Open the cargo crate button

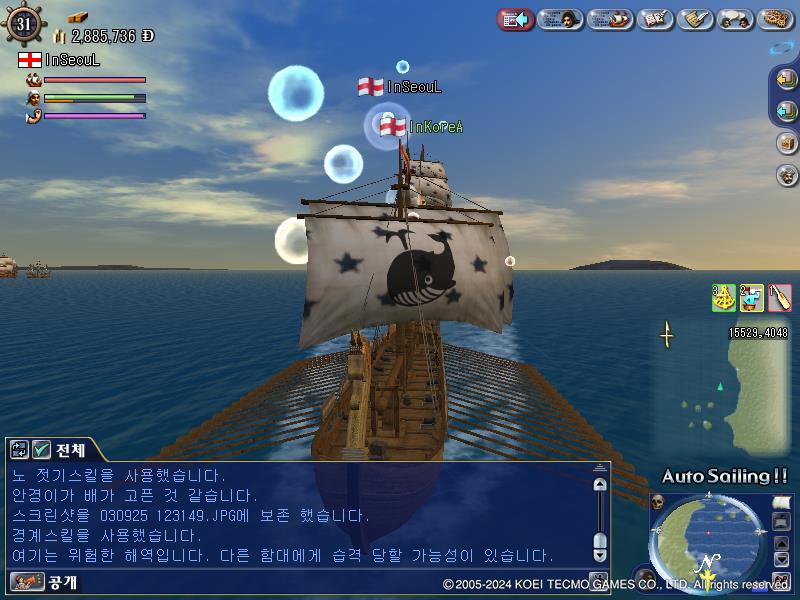tap(787, 142)
